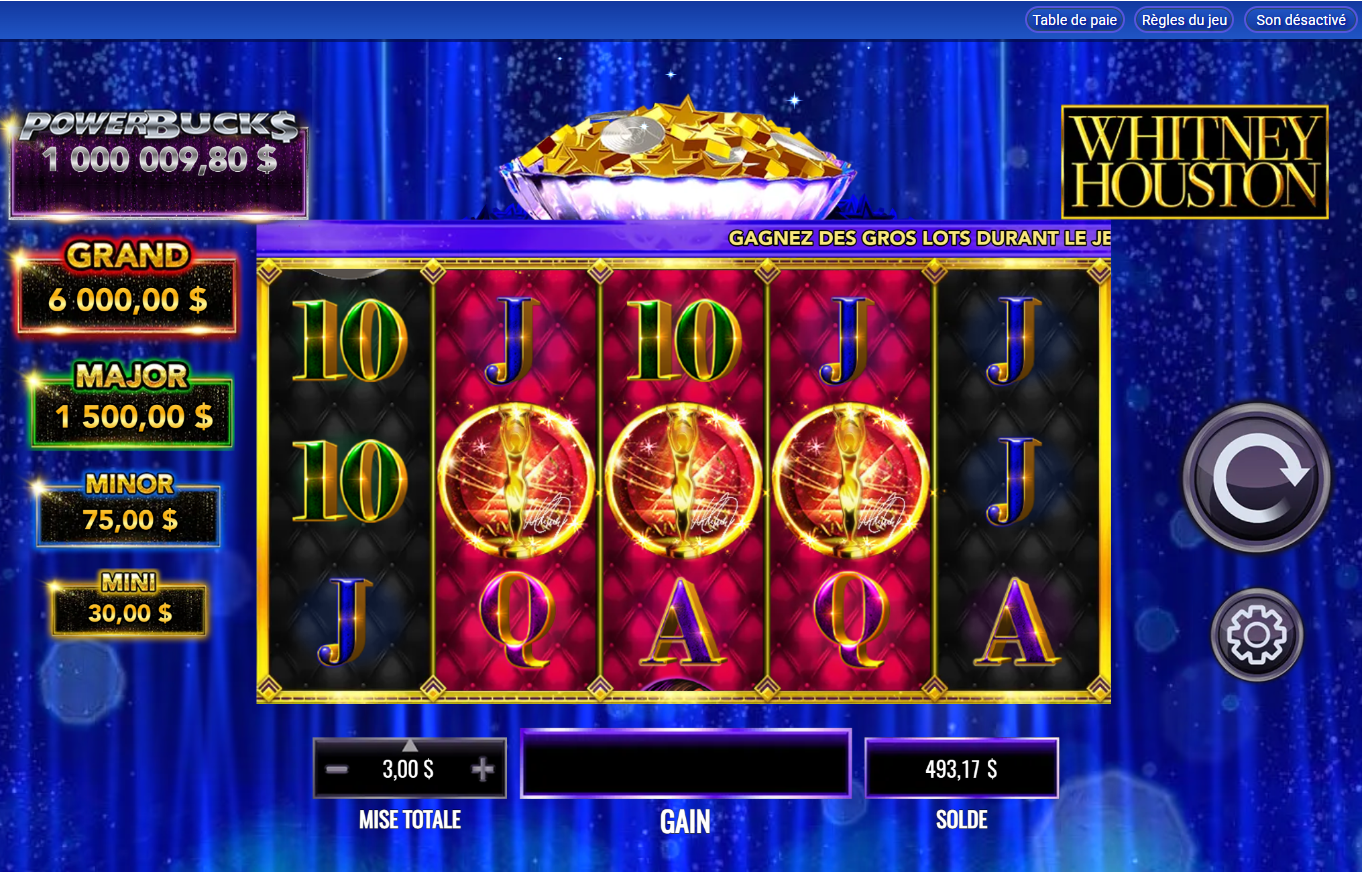Open the bet amount dropdown showing 3,00 $
The image size is (1362, 872).
(410, 768)
